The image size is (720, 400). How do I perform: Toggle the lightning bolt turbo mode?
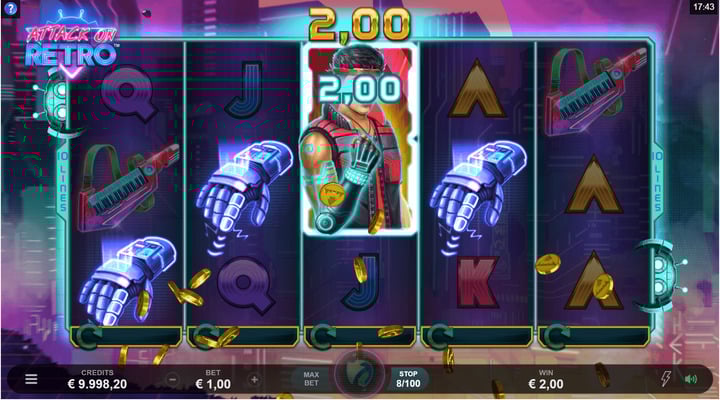pyautogui.click(x=666, y=379)
